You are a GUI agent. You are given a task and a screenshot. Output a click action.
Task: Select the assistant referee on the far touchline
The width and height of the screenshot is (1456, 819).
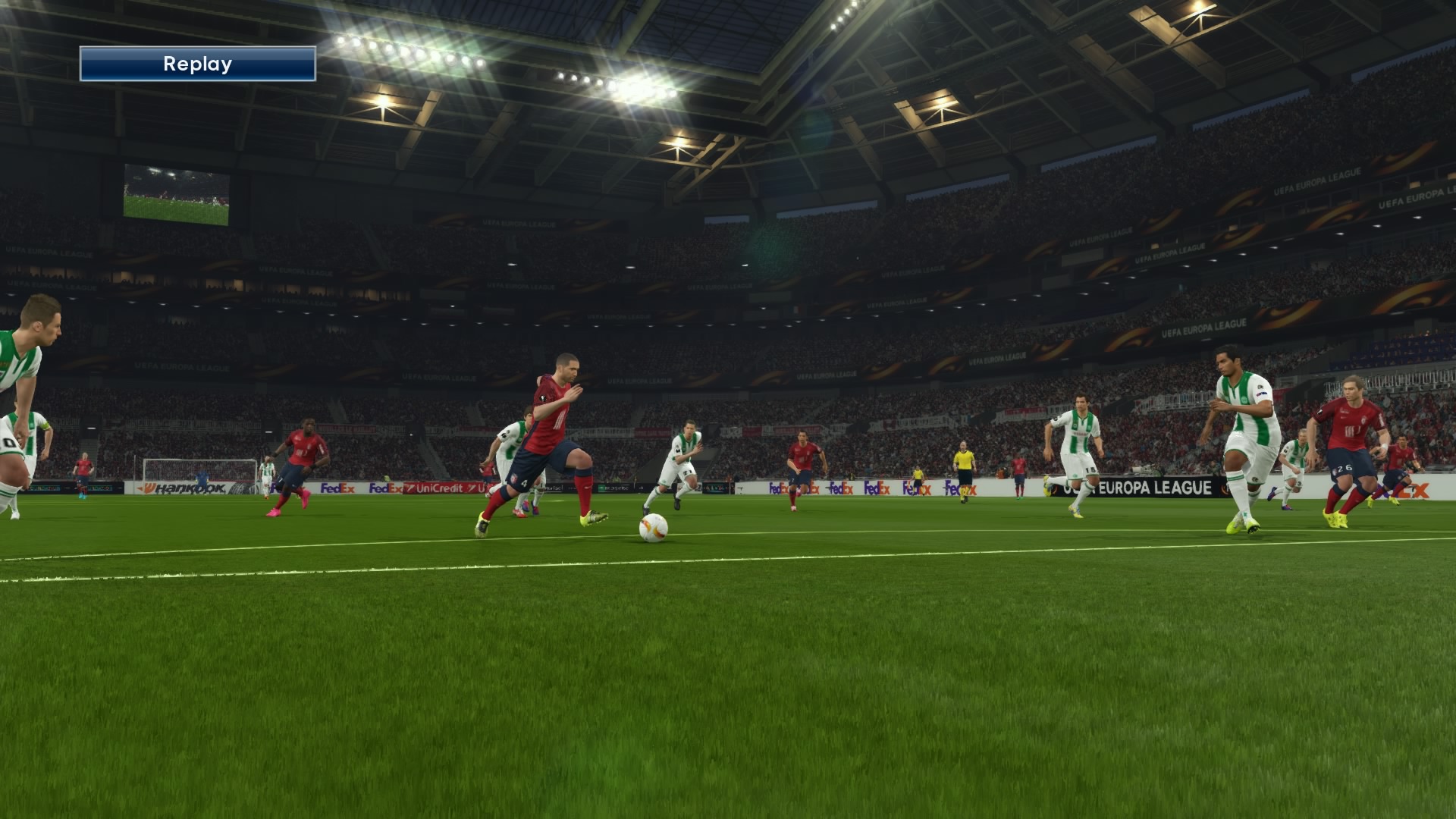click(917, 476)
